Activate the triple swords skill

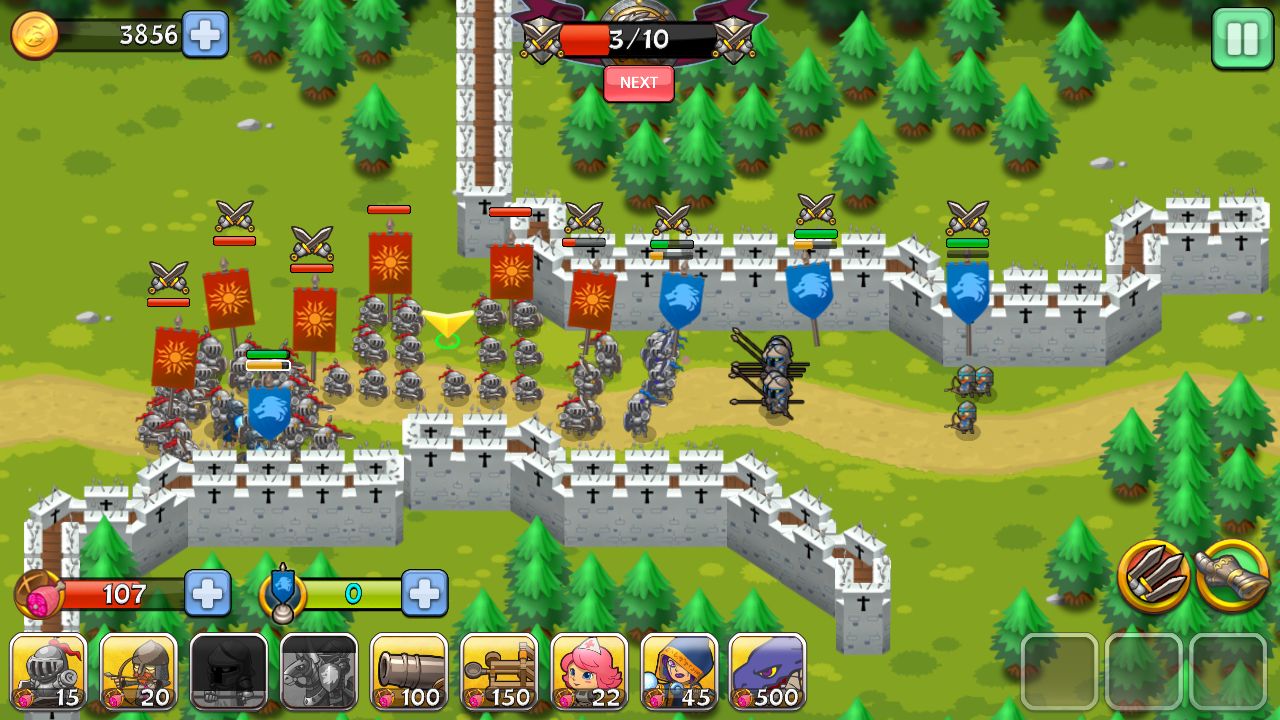tap(1153, 575)
